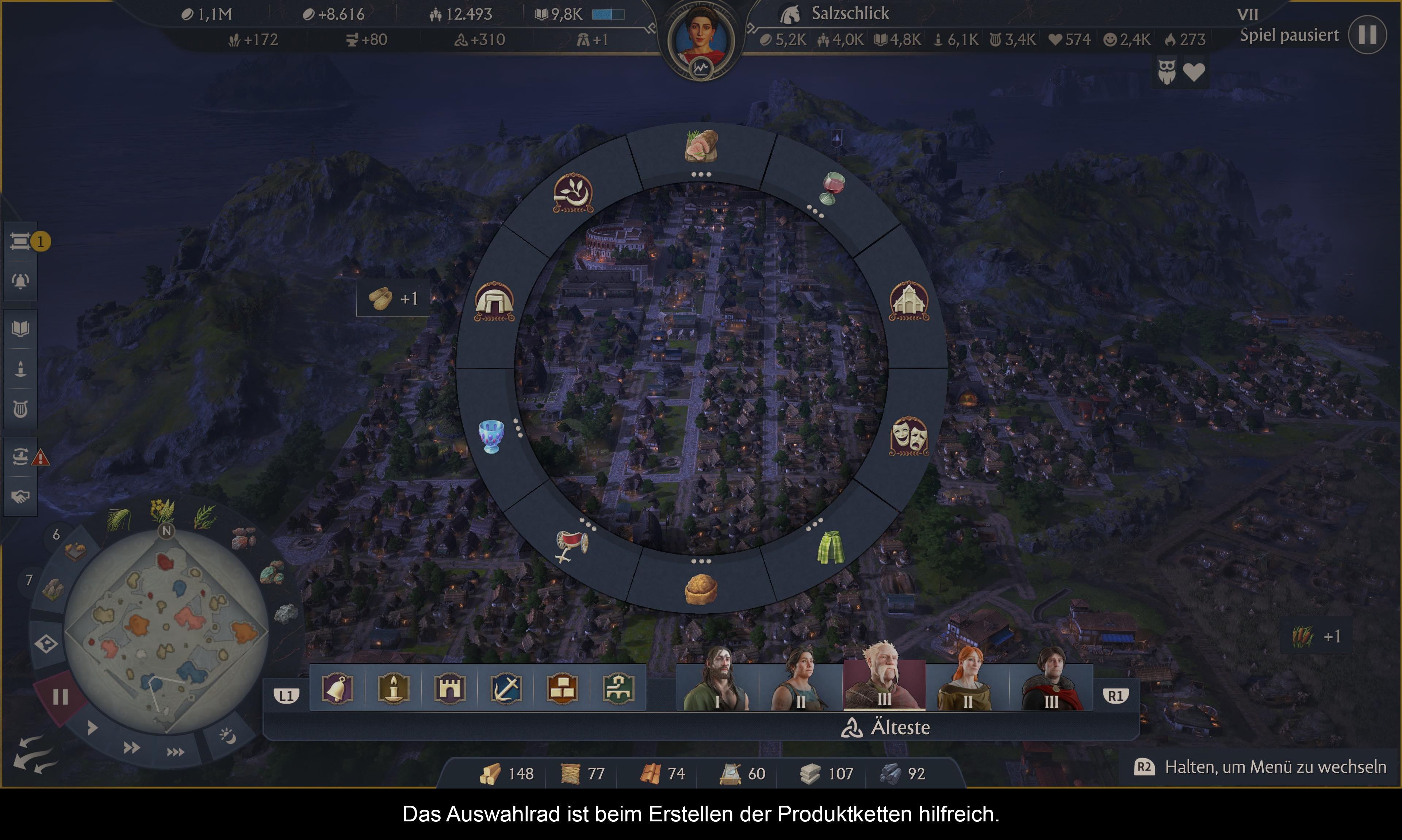Select the green garment wheel segment
Image resolution: width=1402 pixels, height=840 pixels.
tap(830, 547)
